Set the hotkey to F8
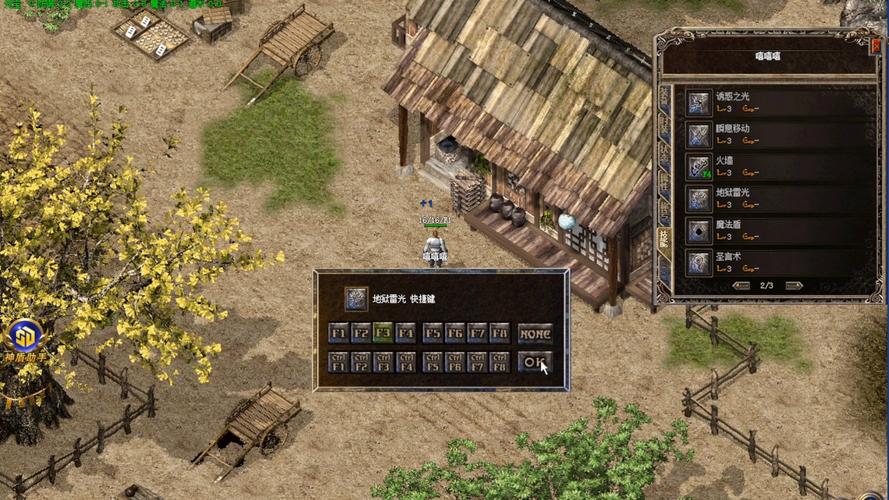Viewport: 889px width, 500px height. tap(499, 333)
